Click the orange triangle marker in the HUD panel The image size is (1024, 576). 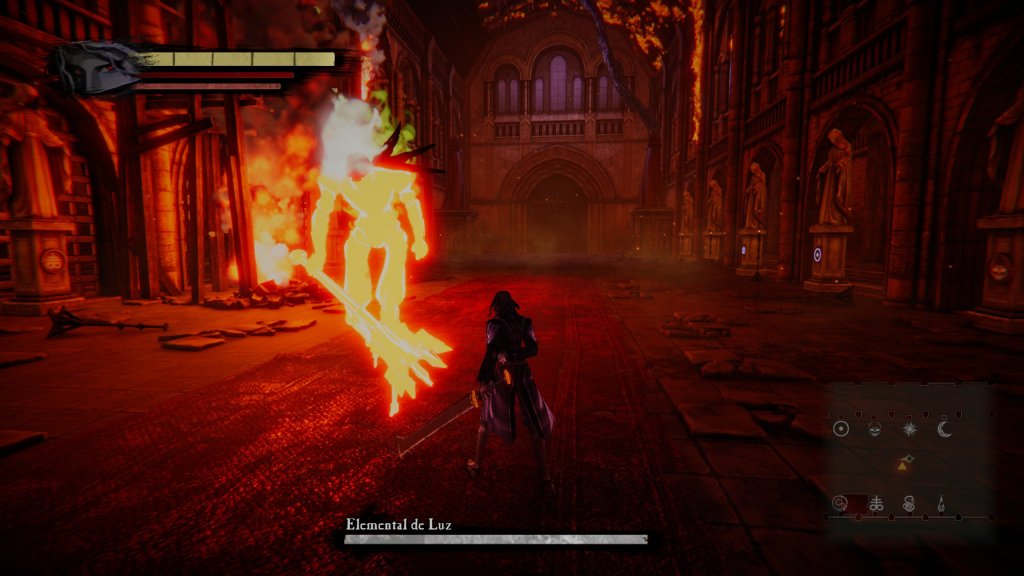[903, 464]
